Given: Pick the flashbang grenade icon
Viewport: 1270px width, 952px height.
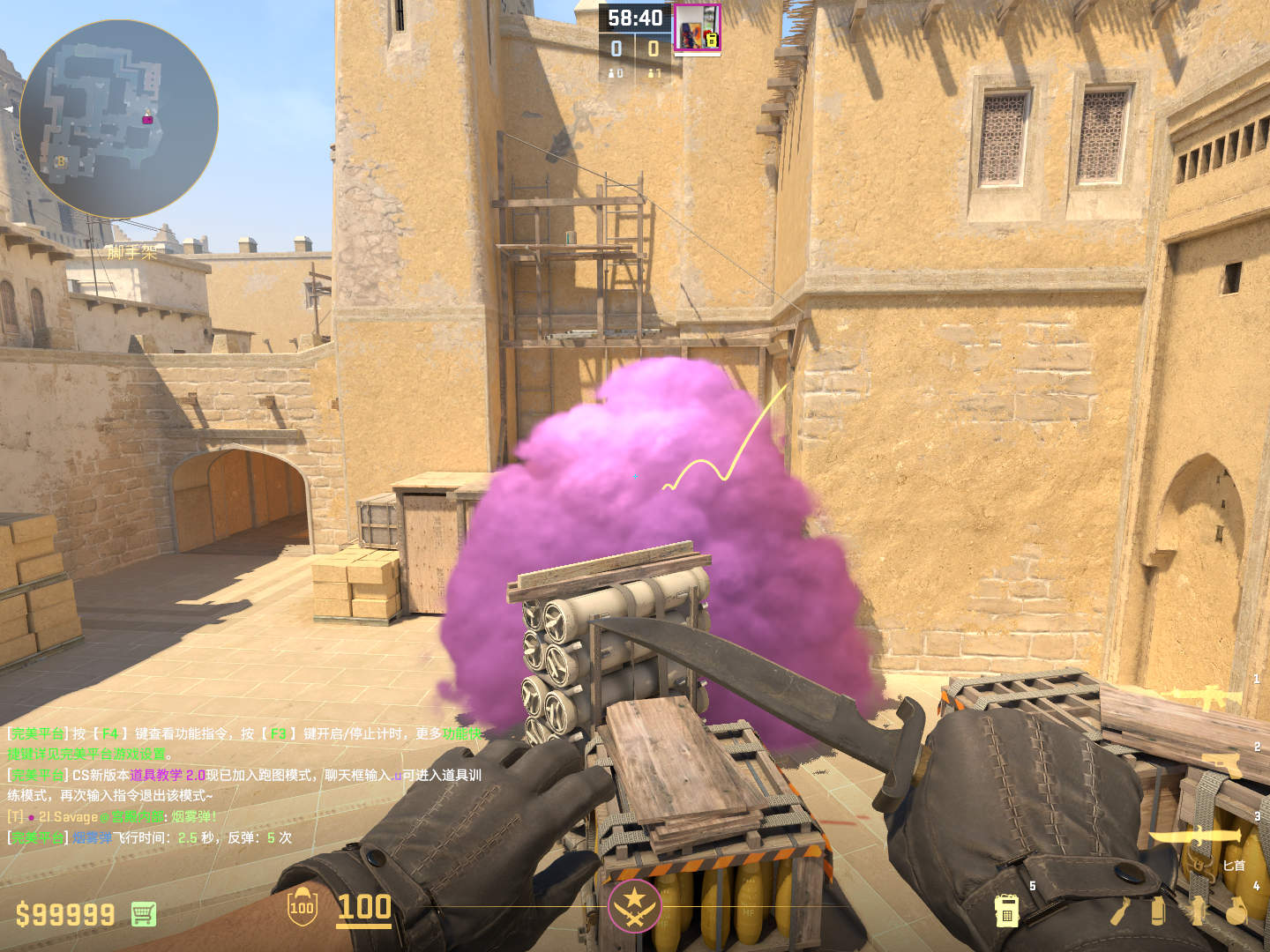Looking at the screenshot, I should (1197, 911).
